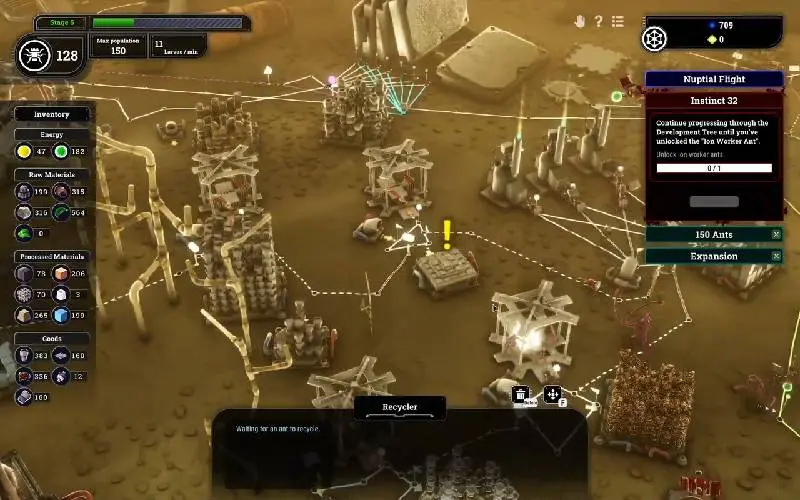800x500 pixels.
Task: Open the list menu icon
Action: (x=618, y=21)
